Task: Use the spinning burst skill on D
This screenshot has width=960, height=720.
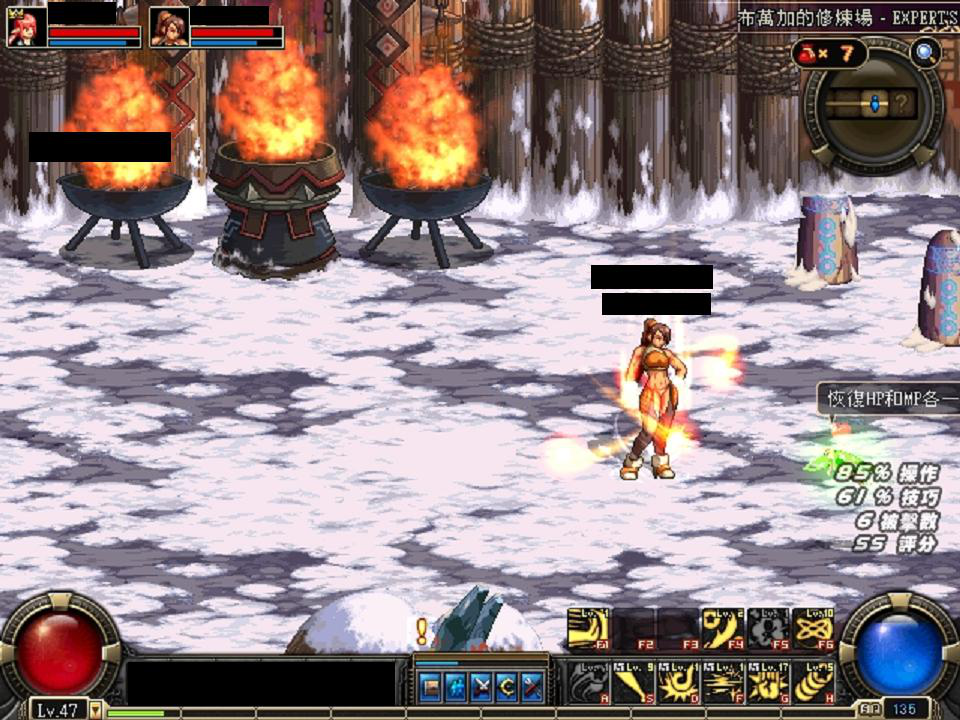Action: 678,681
